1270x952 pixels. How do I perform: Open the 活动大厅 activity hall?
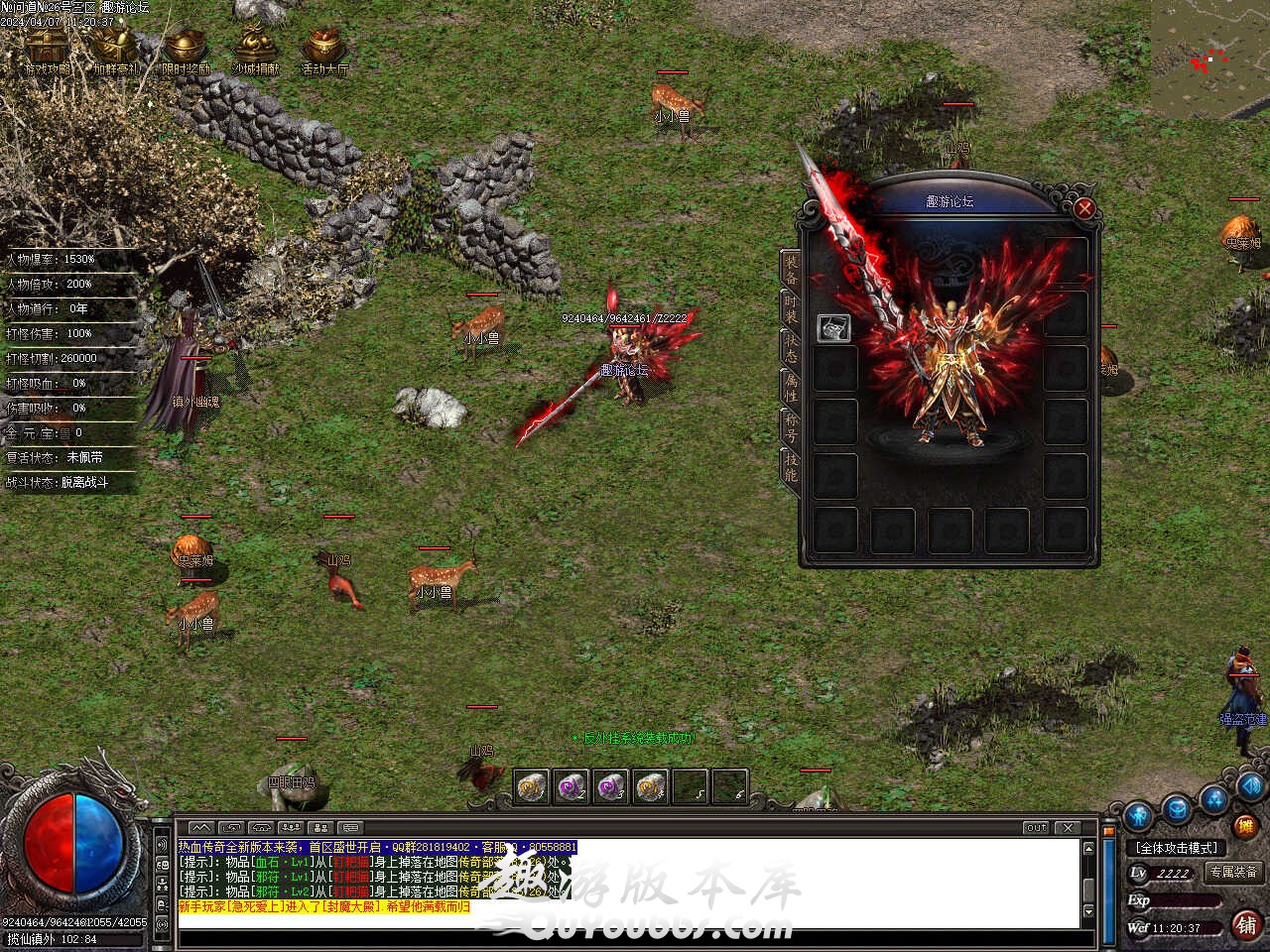tap(324, 50)
